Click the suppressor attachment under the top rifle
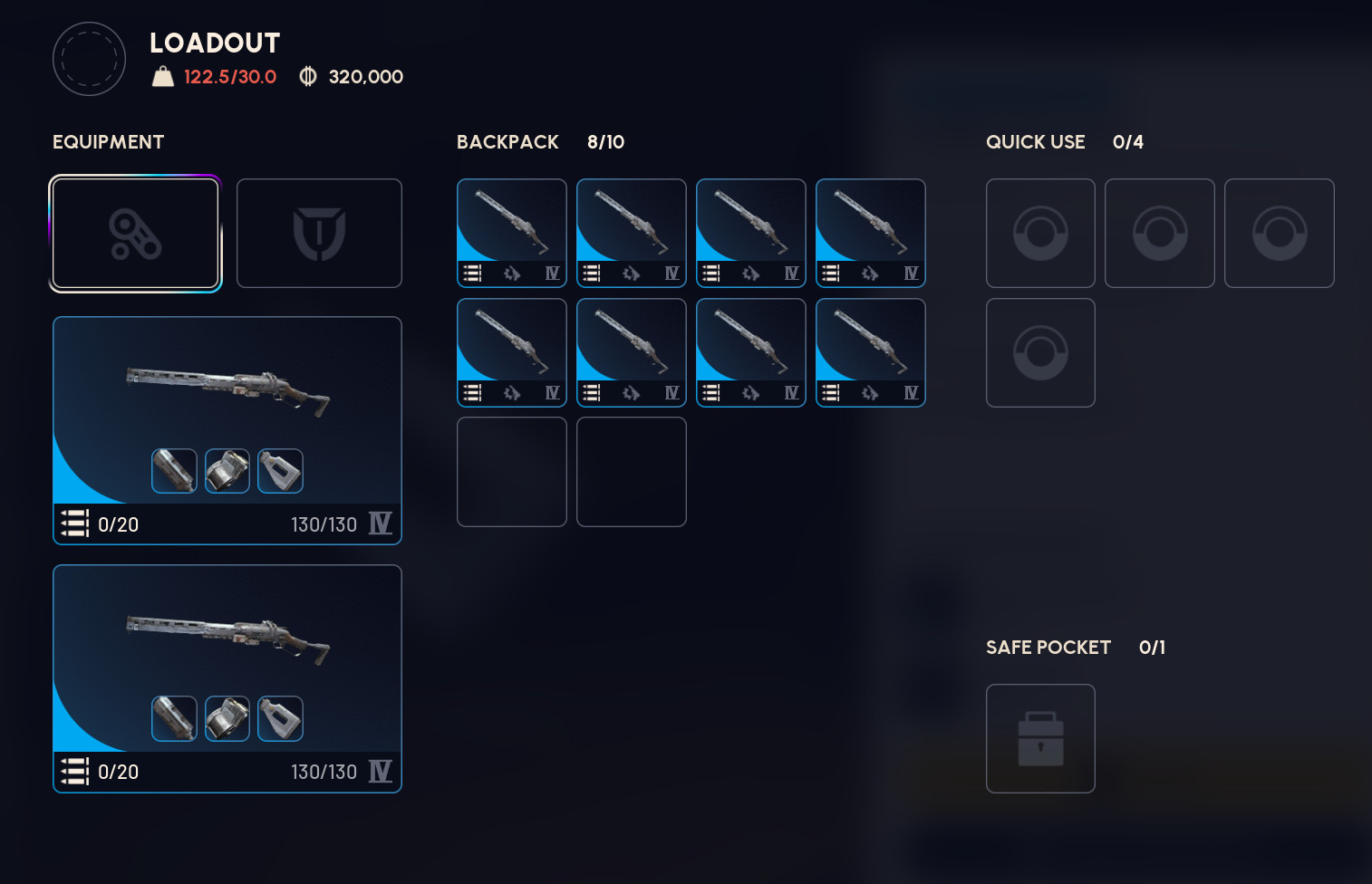Screen dimensions: 1372x884 [174, 470]
